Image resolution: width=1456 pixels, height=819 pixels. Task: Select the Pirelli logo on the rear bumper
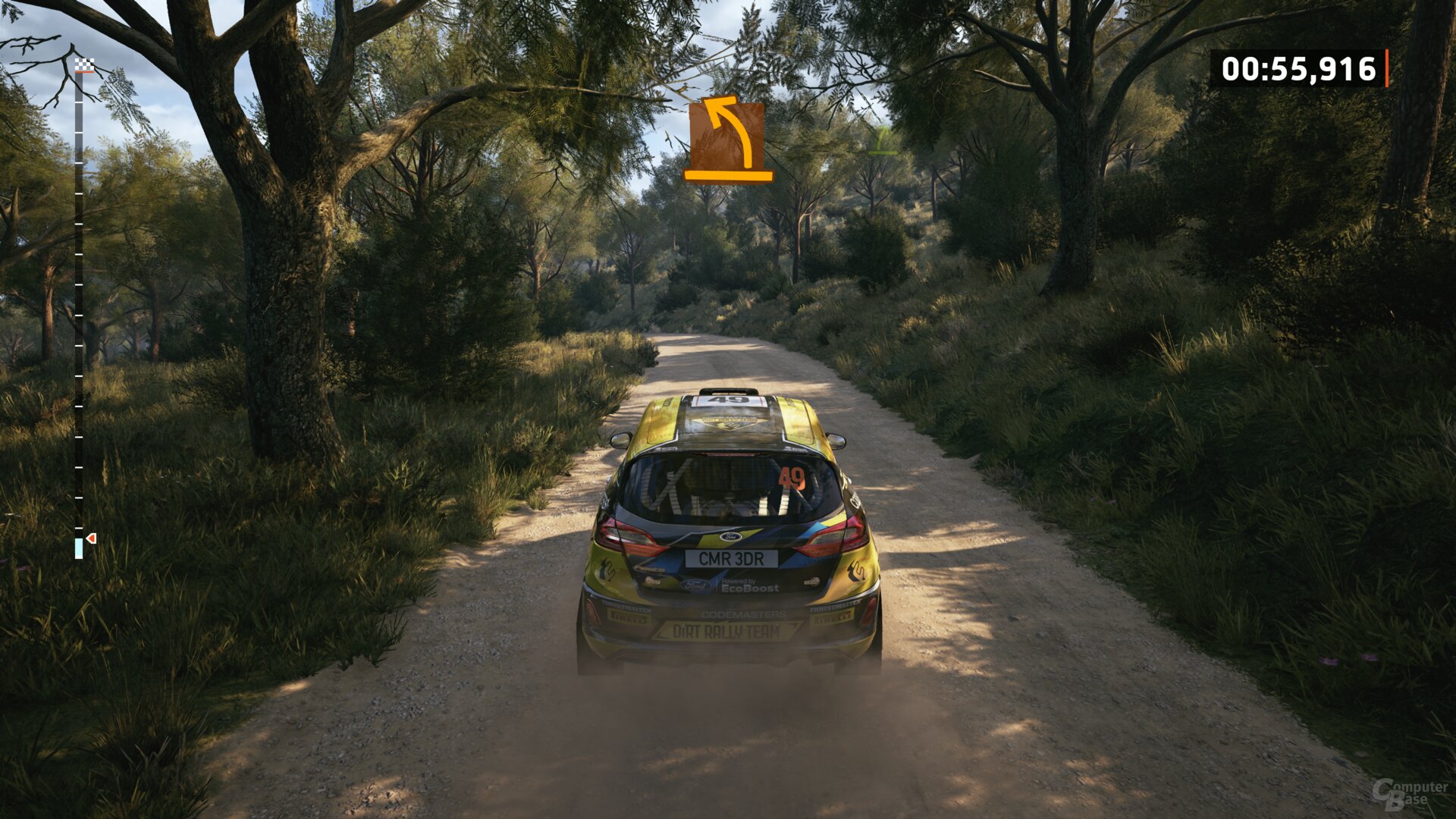(x=629, y=616)
